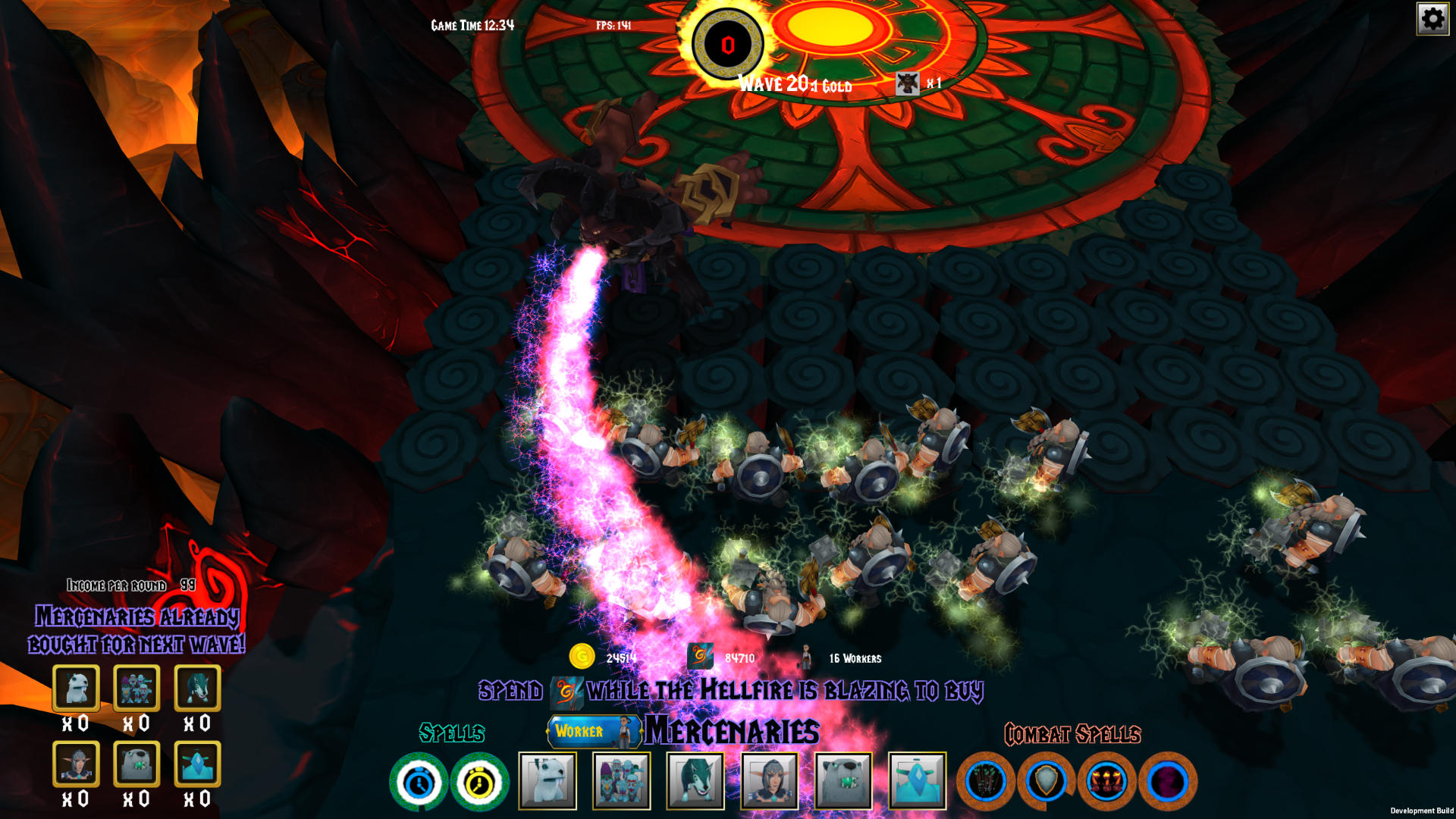Buy a Worker
Image resolution: width=1456 pixels, height=819 pixels.
(x=593, y=731)
